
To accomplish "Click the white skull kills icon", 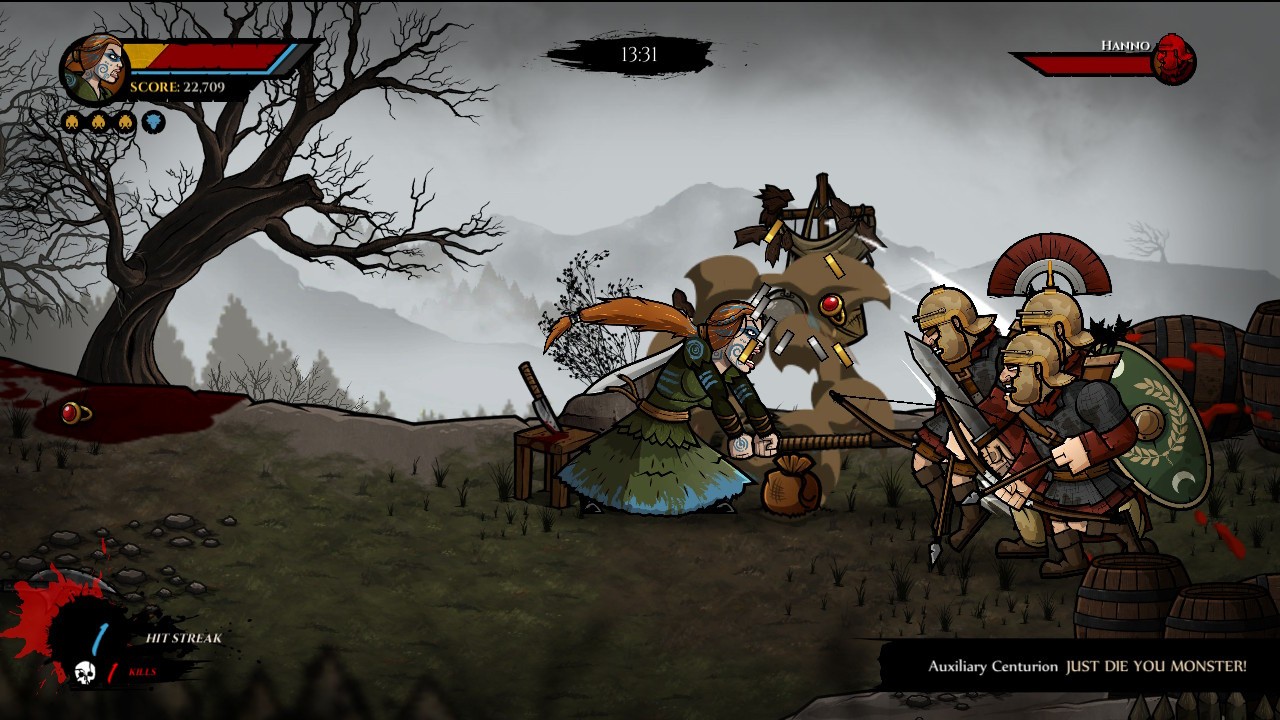I will [x=85, y=674].
